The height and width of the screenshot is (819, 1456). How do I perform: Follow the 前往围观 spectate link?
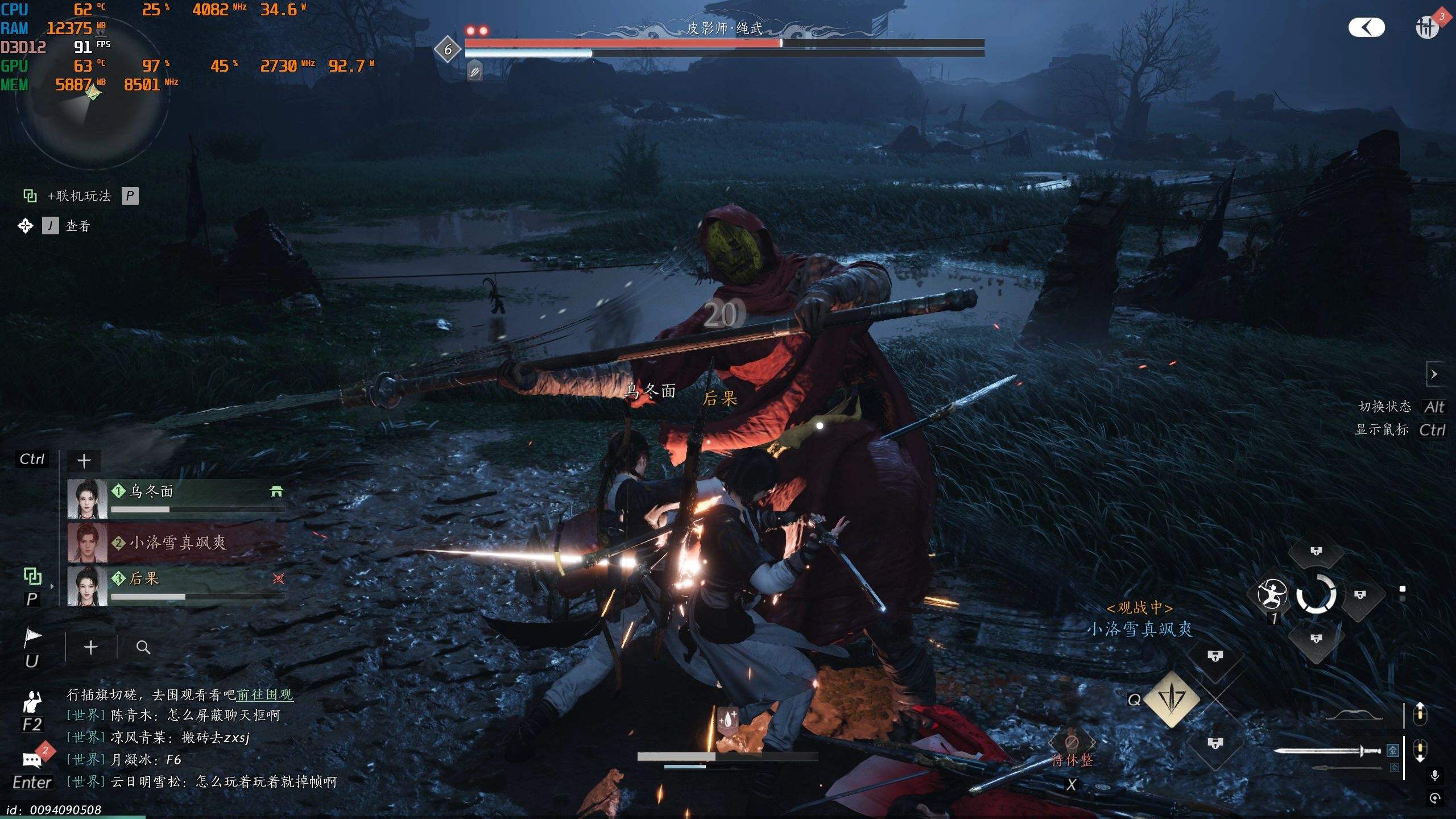click(x=264, y=694)
